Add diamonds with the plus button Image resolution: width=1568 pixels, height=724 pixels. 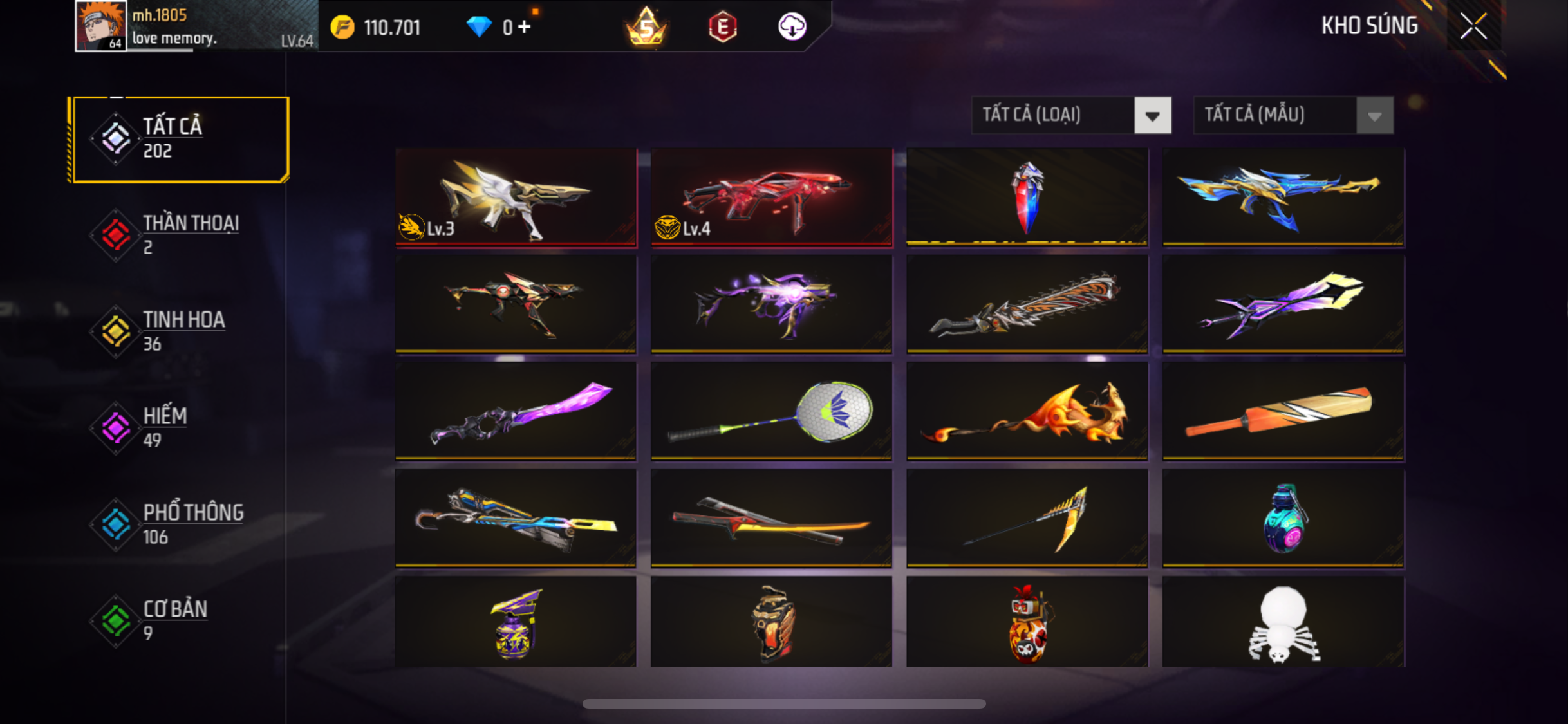[525, 27]
